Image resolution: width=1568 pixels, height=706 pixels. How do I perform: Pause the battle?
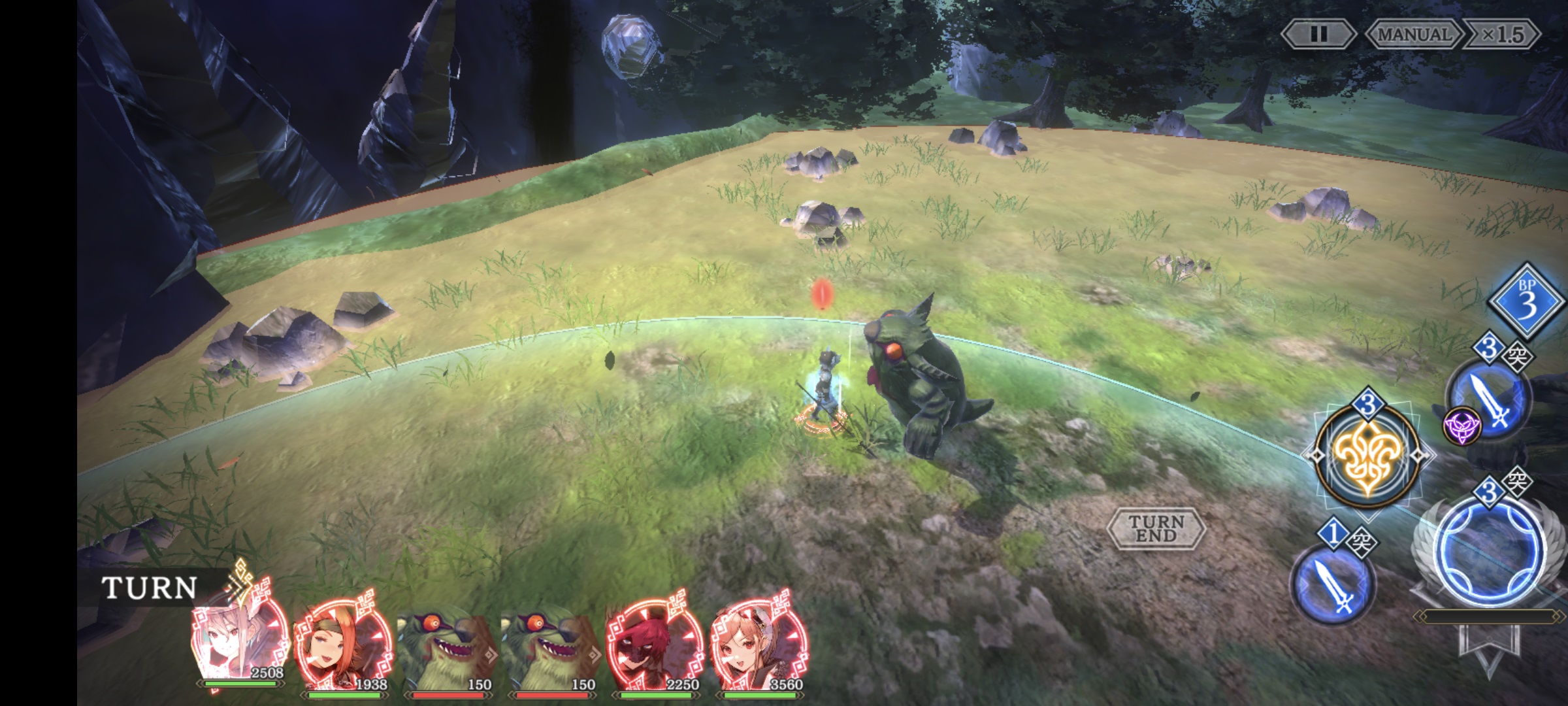point(1318,34)
